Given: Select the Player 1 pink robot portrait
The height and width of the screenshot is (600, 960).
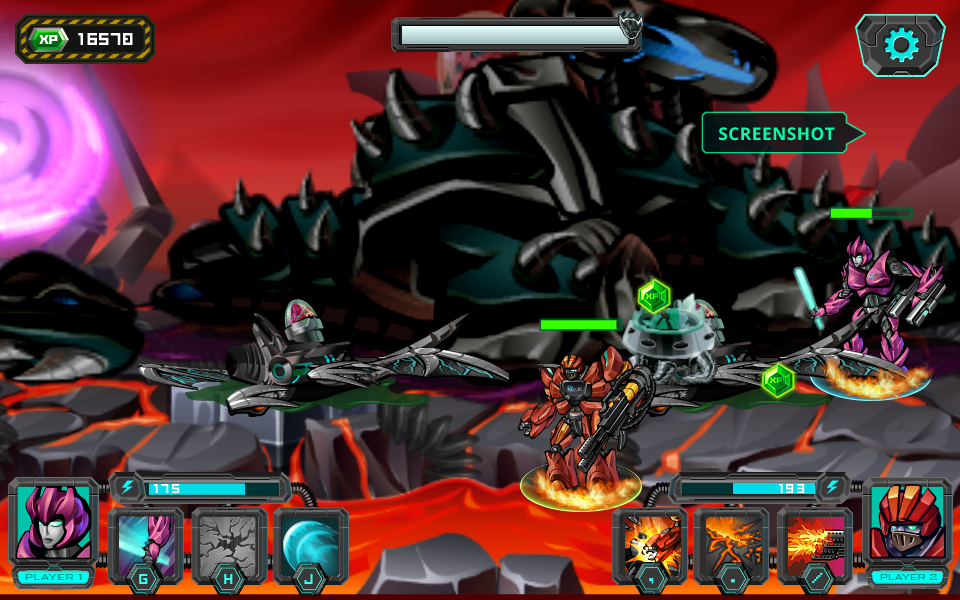Looking at the screenshot, I should click(53, 523).
